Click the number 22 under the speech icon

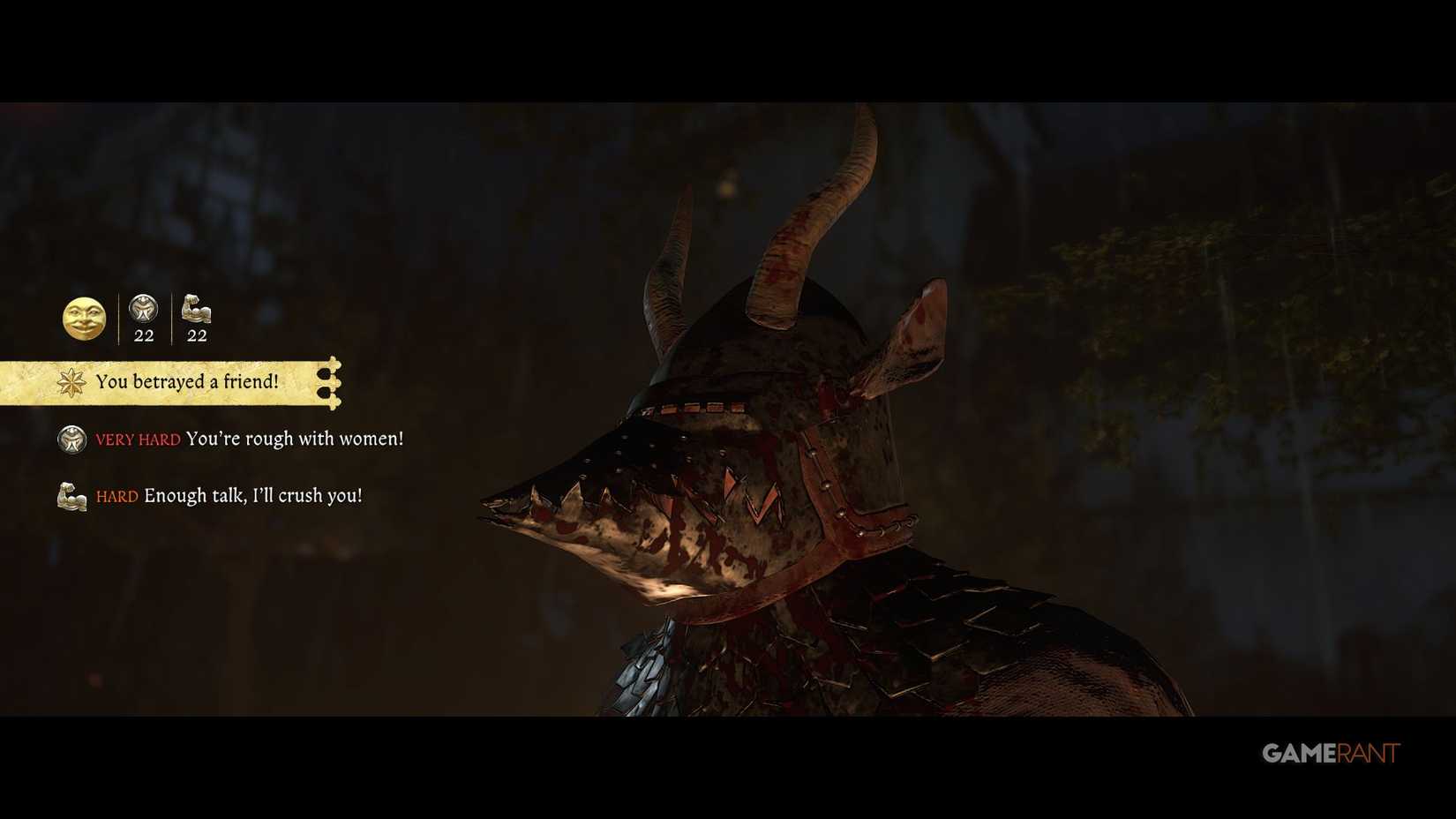tap(143, 335)
